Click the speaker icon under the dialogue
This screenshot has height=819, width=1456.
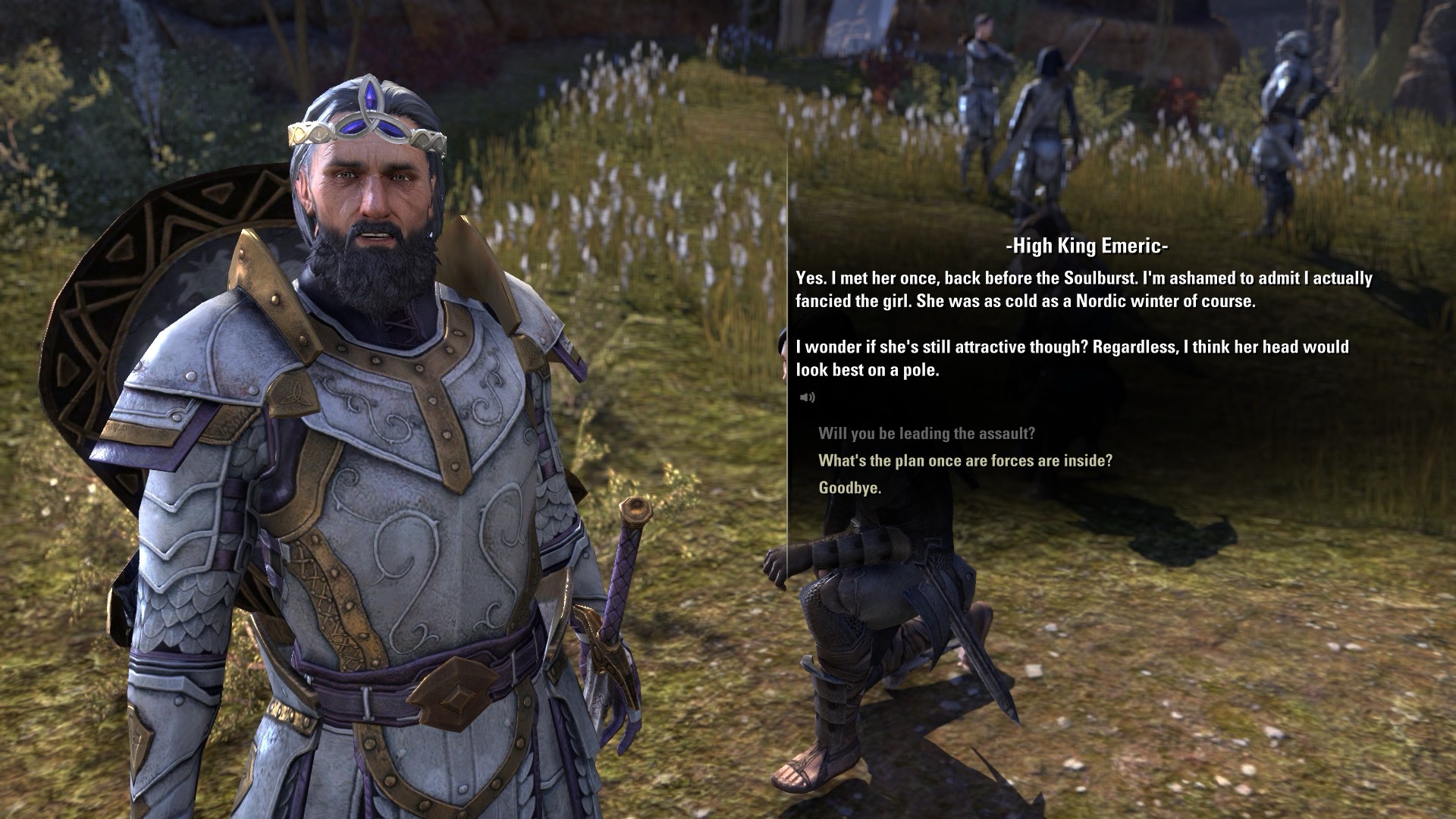coord(807,397)
